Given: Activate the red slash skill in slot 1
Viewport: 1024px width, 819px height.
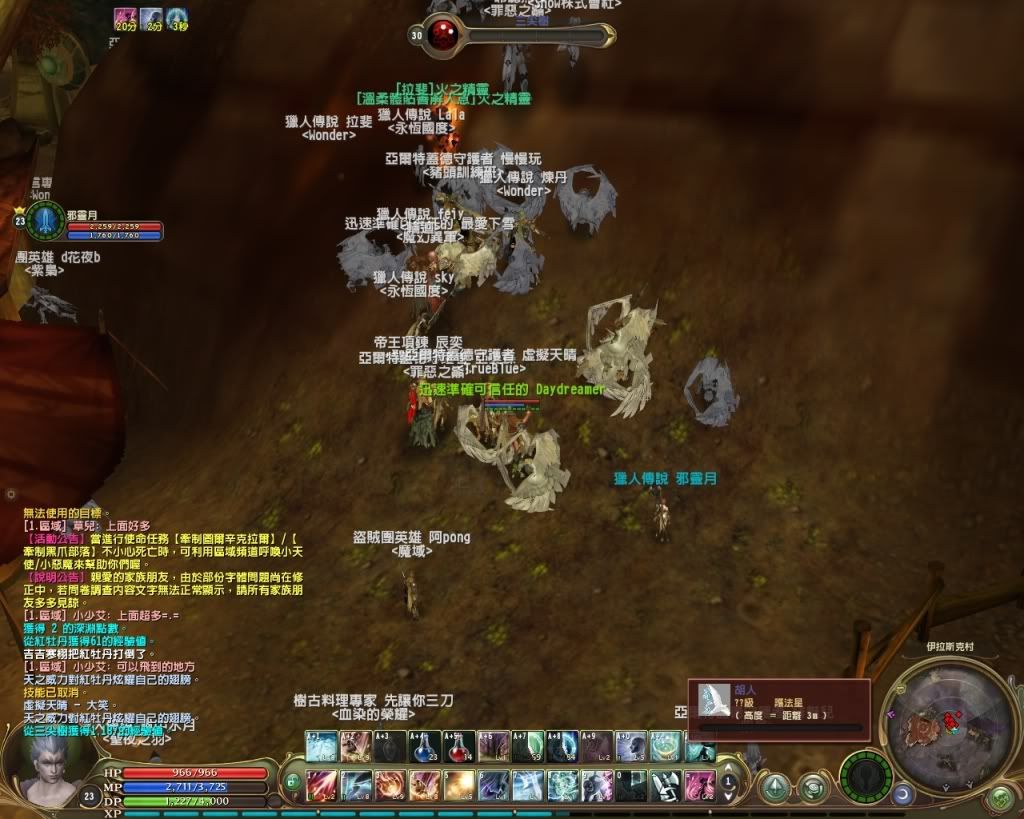Looking at the screenshot, I should click(320, 785).
